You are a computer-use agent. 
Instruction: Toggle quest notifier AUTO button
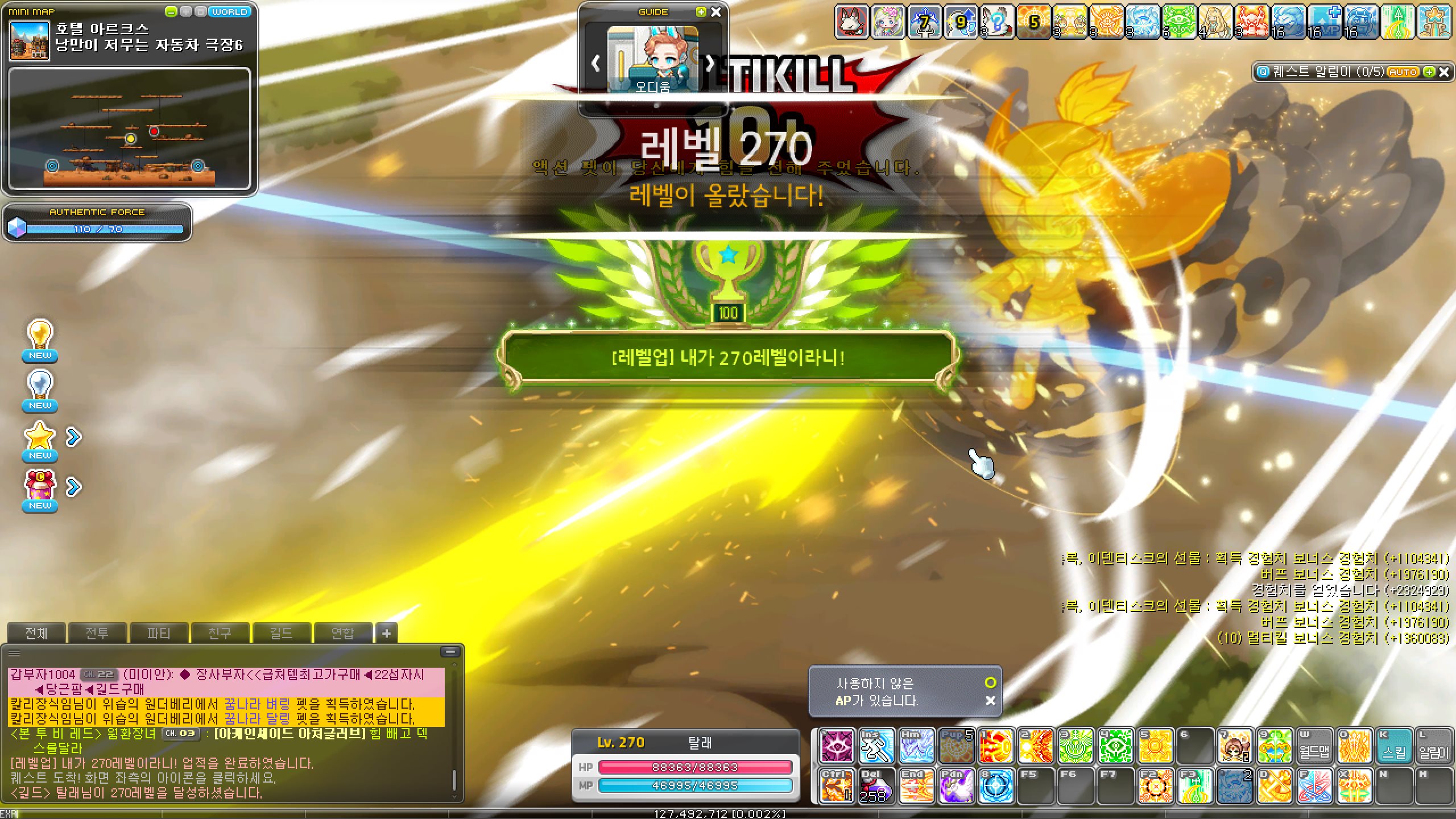click(x=1403, y=72)
